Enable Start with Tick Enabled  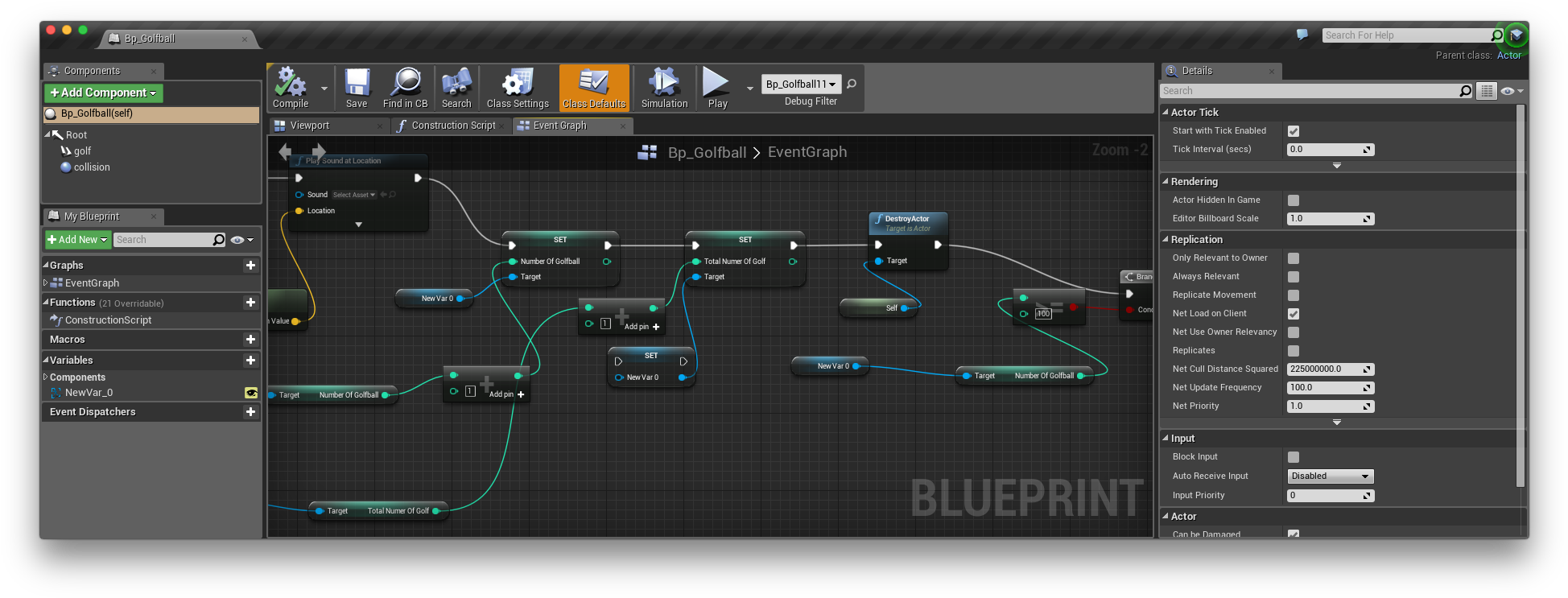click(x=1293, y=130)
